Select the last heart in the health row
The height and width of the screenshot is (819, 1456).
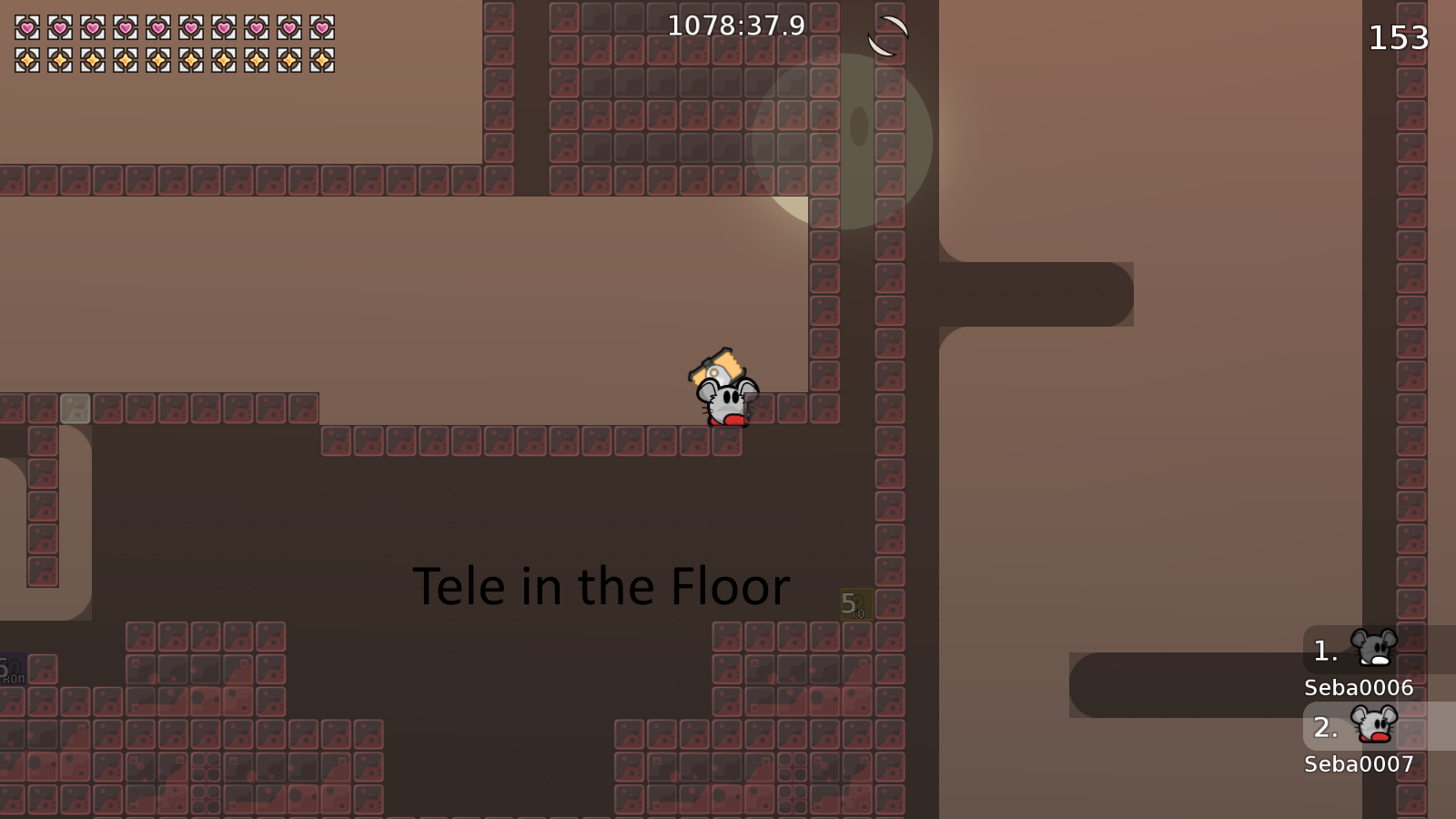click(320, 27)
